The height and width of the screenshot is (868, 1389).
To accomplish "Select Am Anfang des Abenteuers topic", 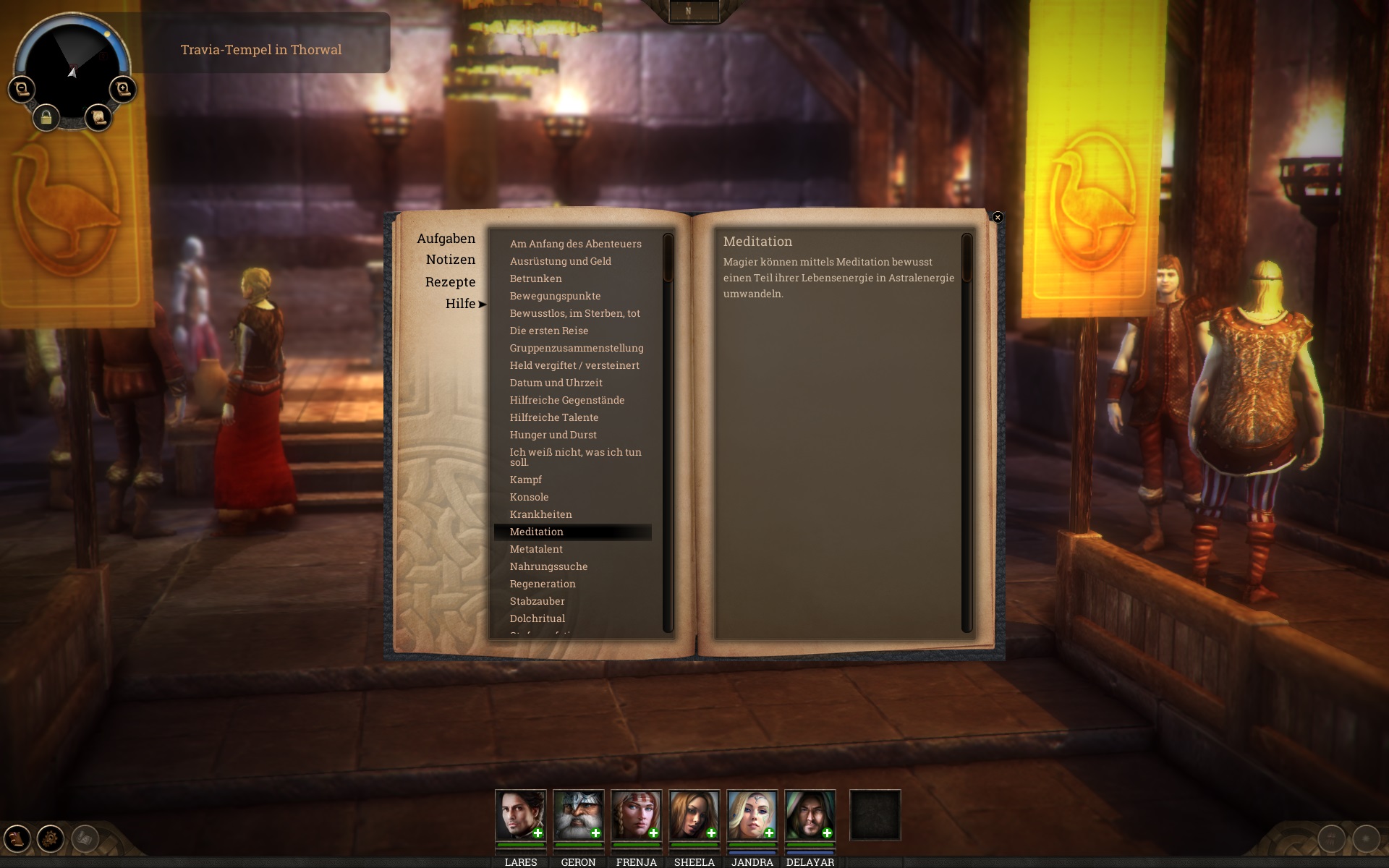I will [x=575, y=244].
